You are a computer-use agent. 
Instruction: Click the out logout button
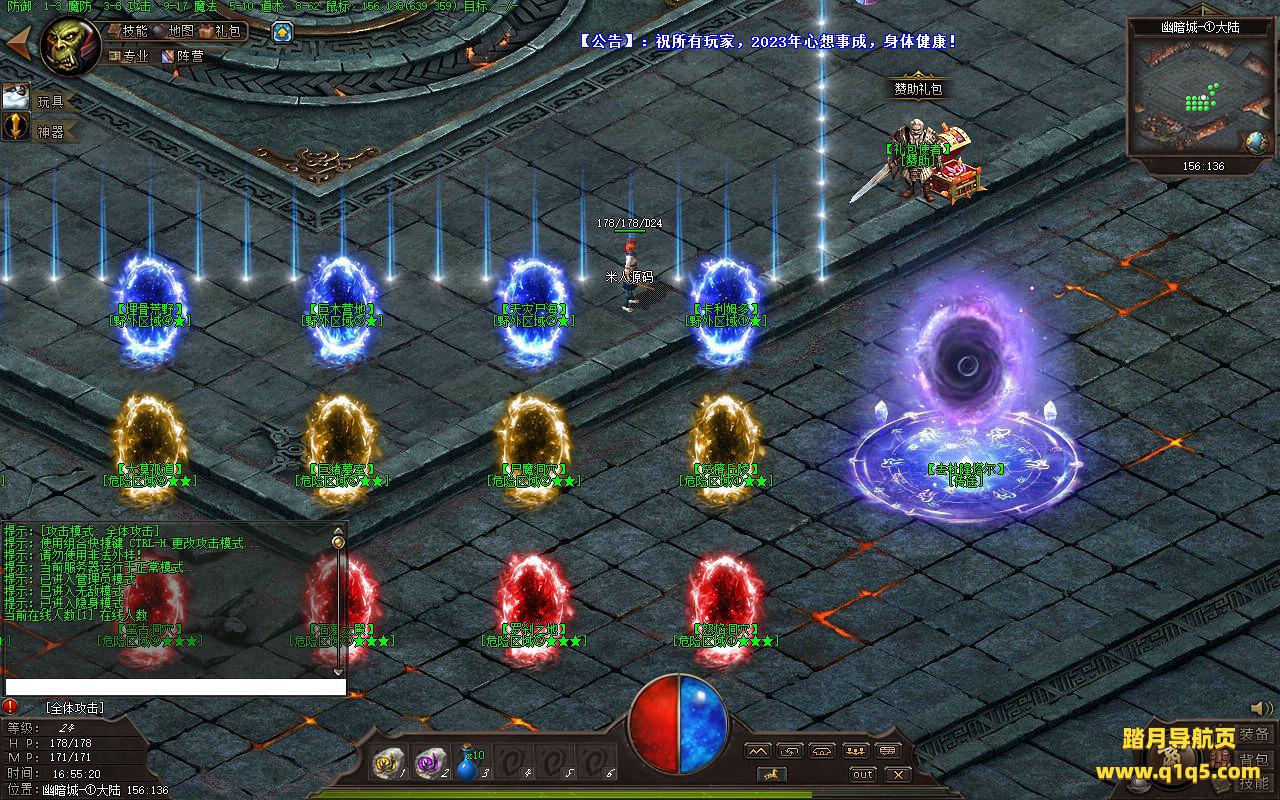tap(862, 774)
